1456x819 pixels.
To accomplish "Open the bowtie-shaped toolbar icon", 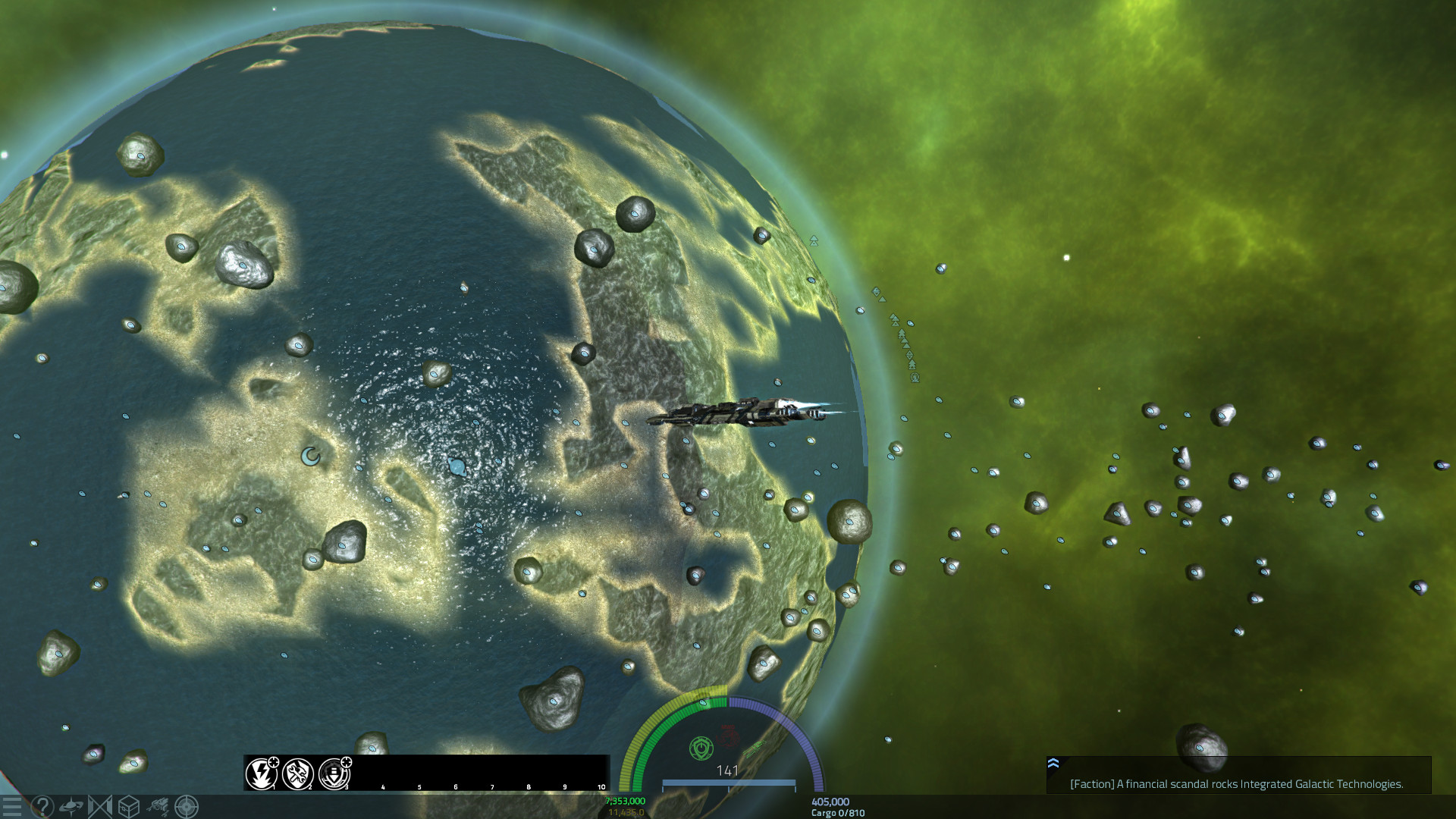I will pyautogui.click(x=100, y=806).
